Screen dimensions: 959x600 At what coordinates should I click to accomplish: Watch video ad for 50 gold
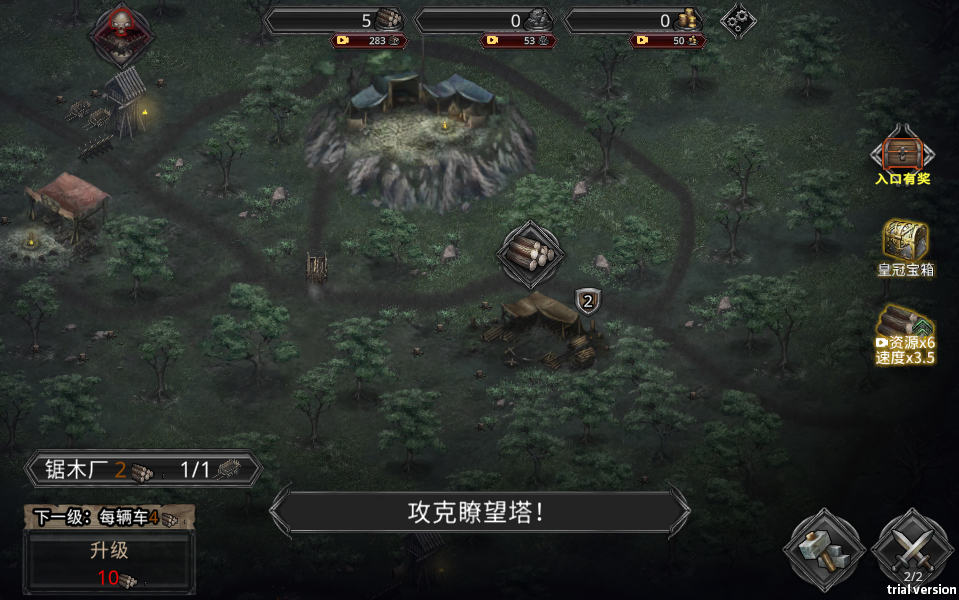pos(667,41)
